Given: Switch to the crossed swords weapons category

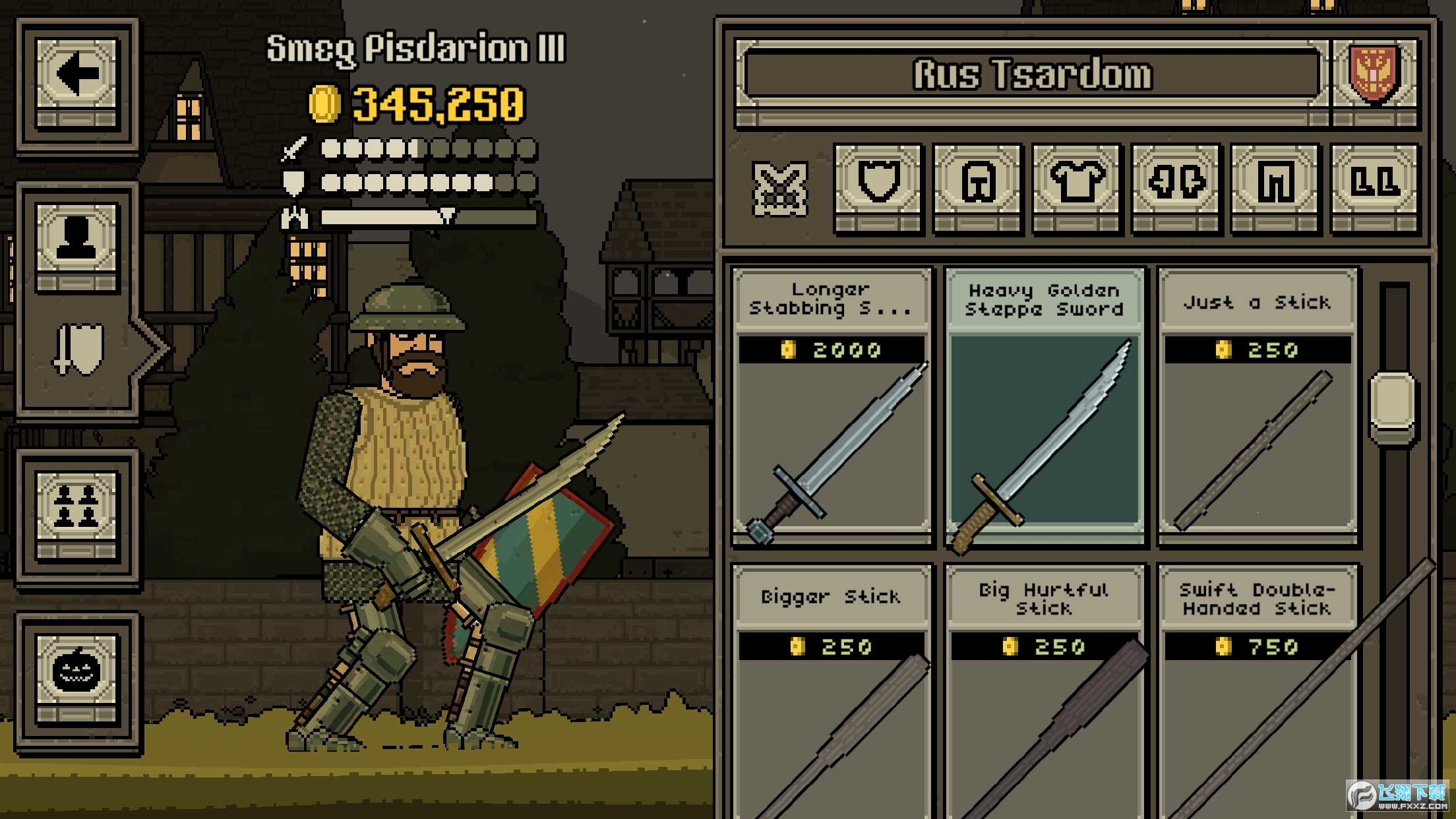Looking at the screenshot, I should (779, 189).
